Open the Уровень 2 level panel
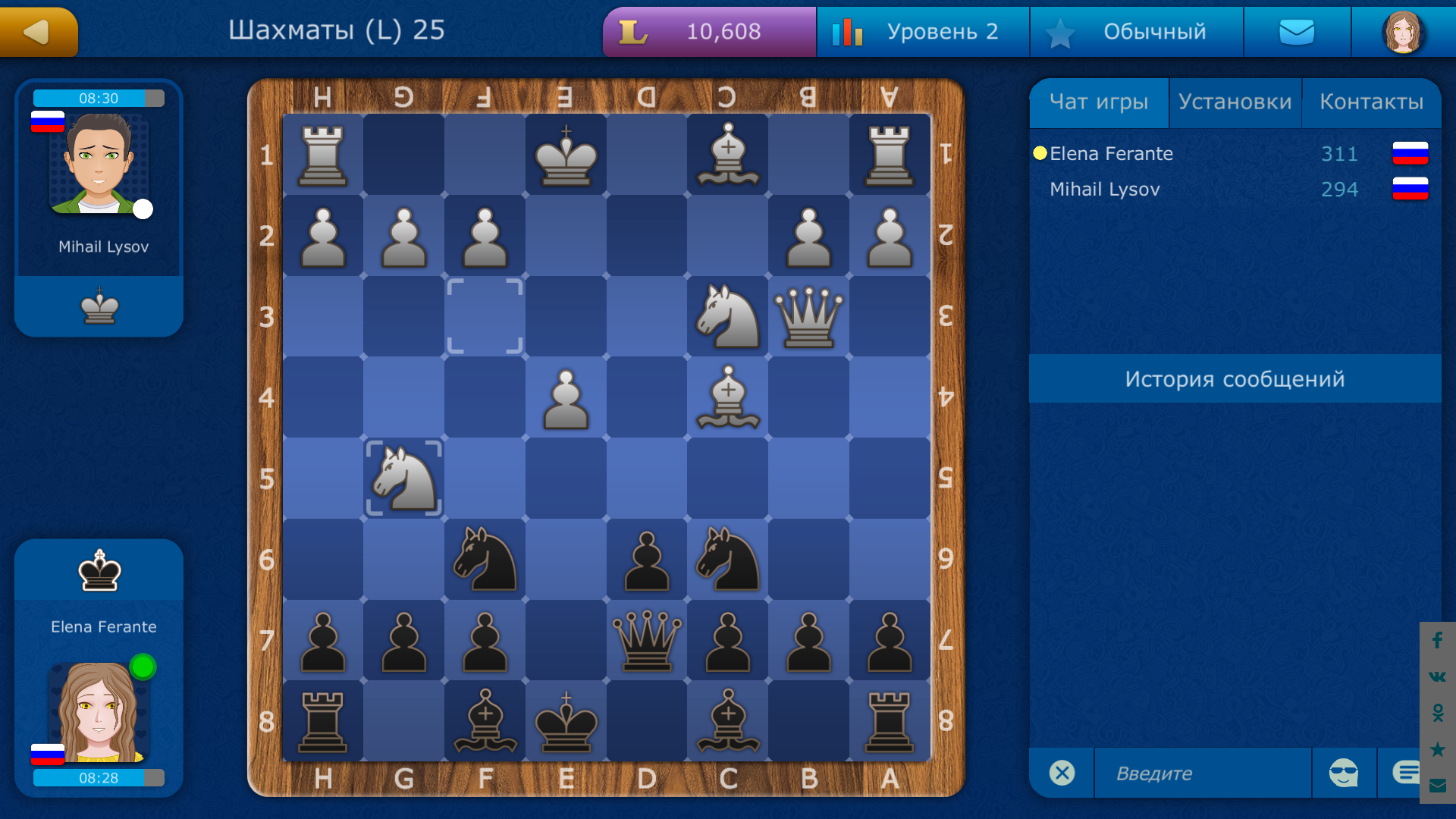Image resolution: width=1456 pixels, height=819 pixels. pos(922,32)
